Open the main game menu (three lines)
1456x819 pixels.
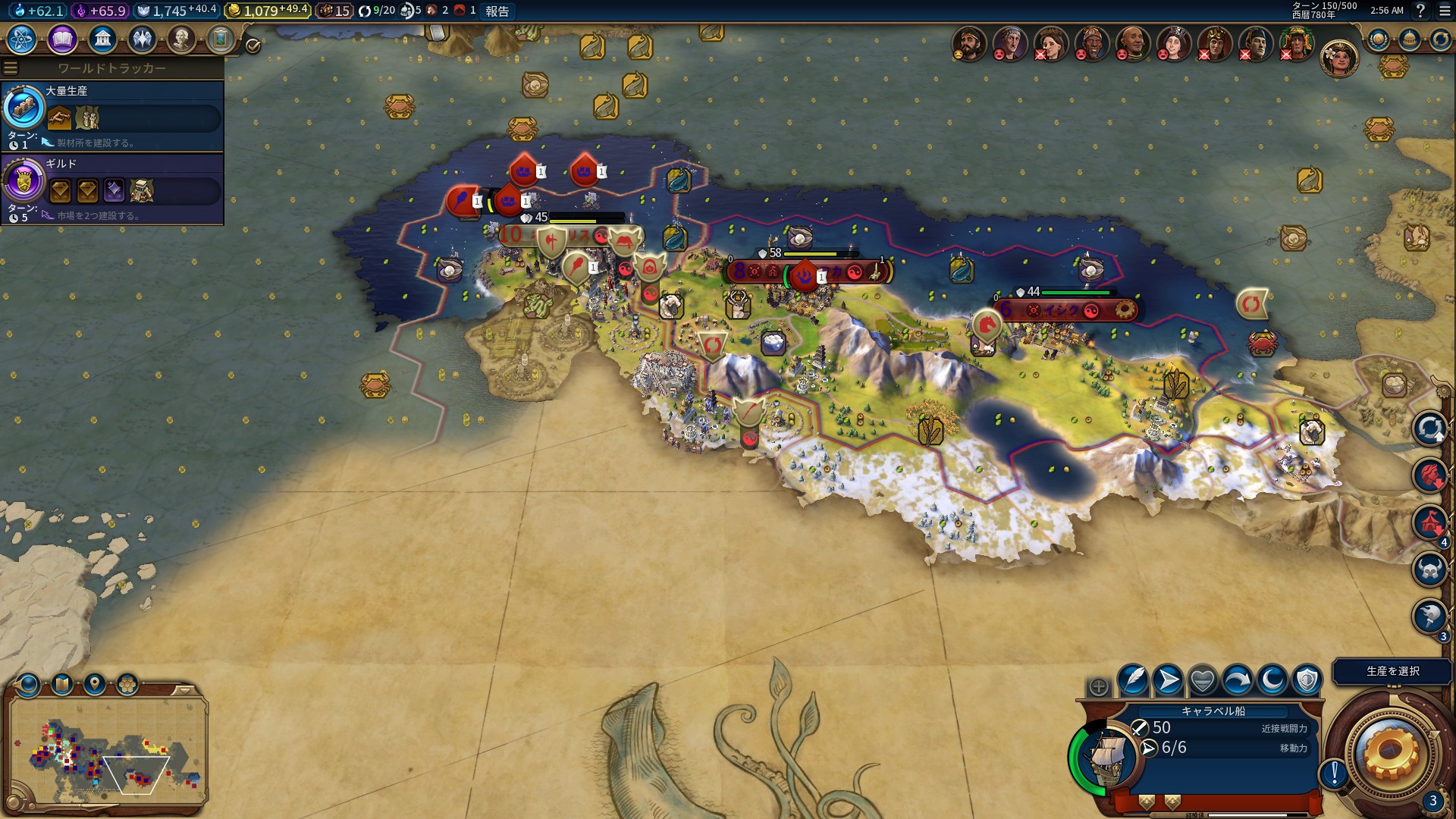coord(1445,11)
